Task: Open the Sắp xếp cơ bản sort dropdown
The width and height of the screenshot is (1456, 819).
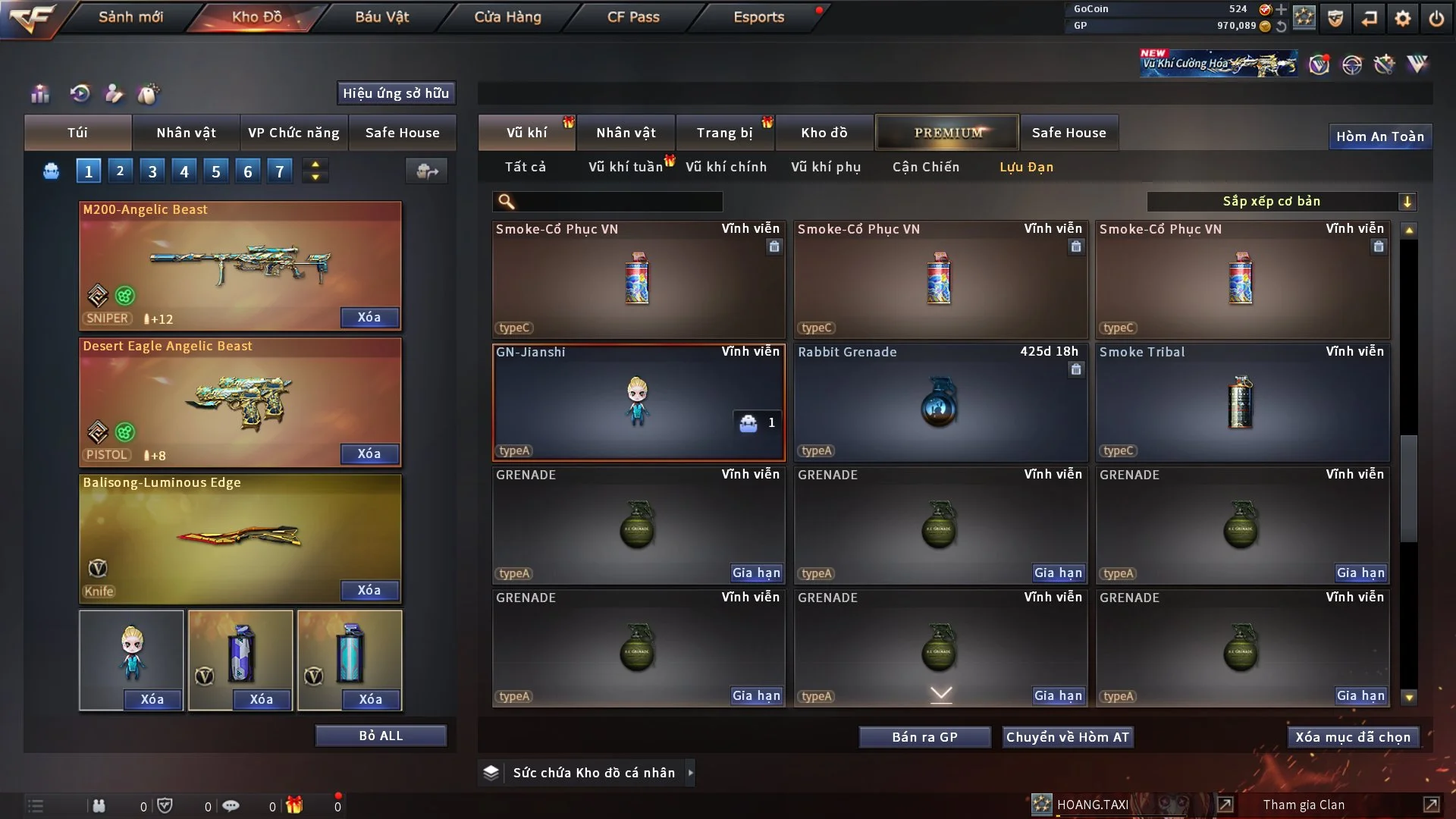Action: pyautogui.click(x=1281, y=201)
